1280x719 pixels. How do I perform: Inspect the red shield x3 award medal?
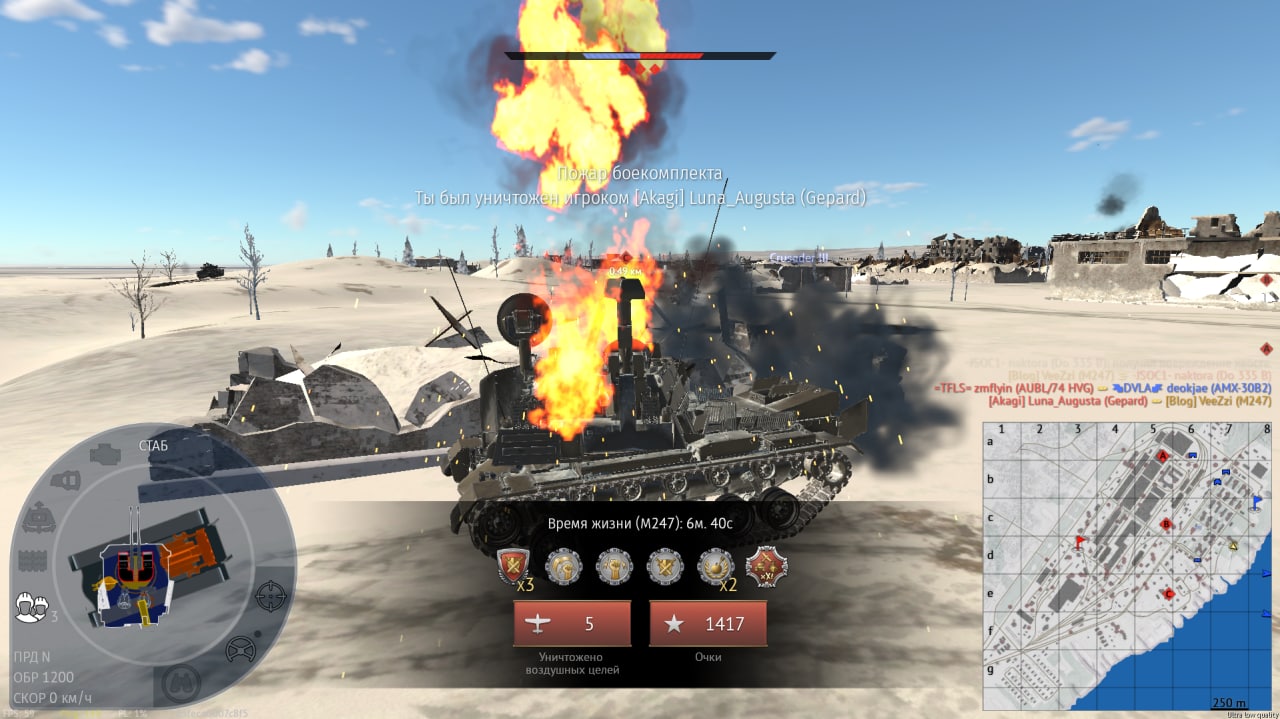[x=513, y=566]
